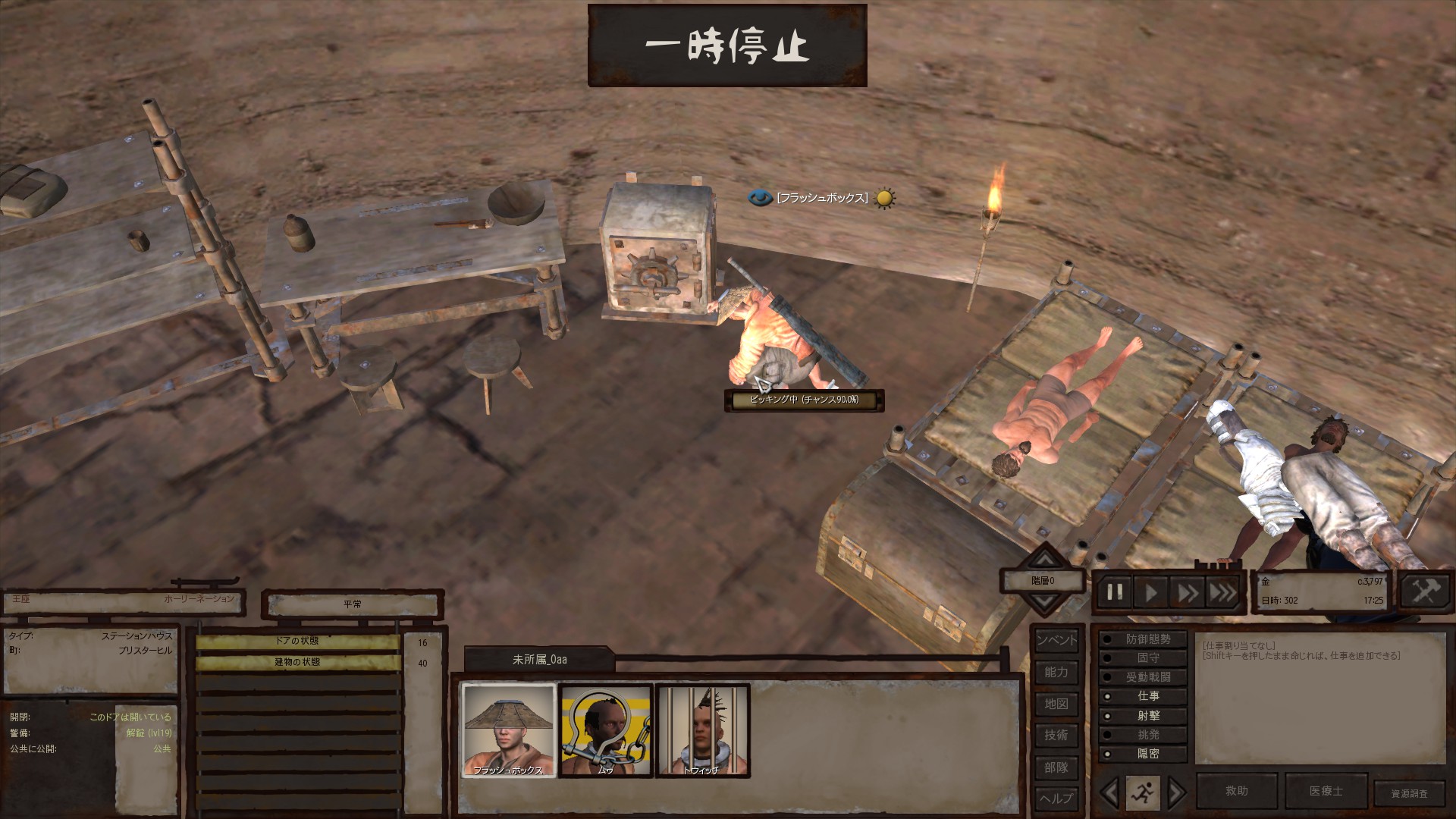Click the pause game speed button
The image size is (1456, 819).
click(1115, 592)
